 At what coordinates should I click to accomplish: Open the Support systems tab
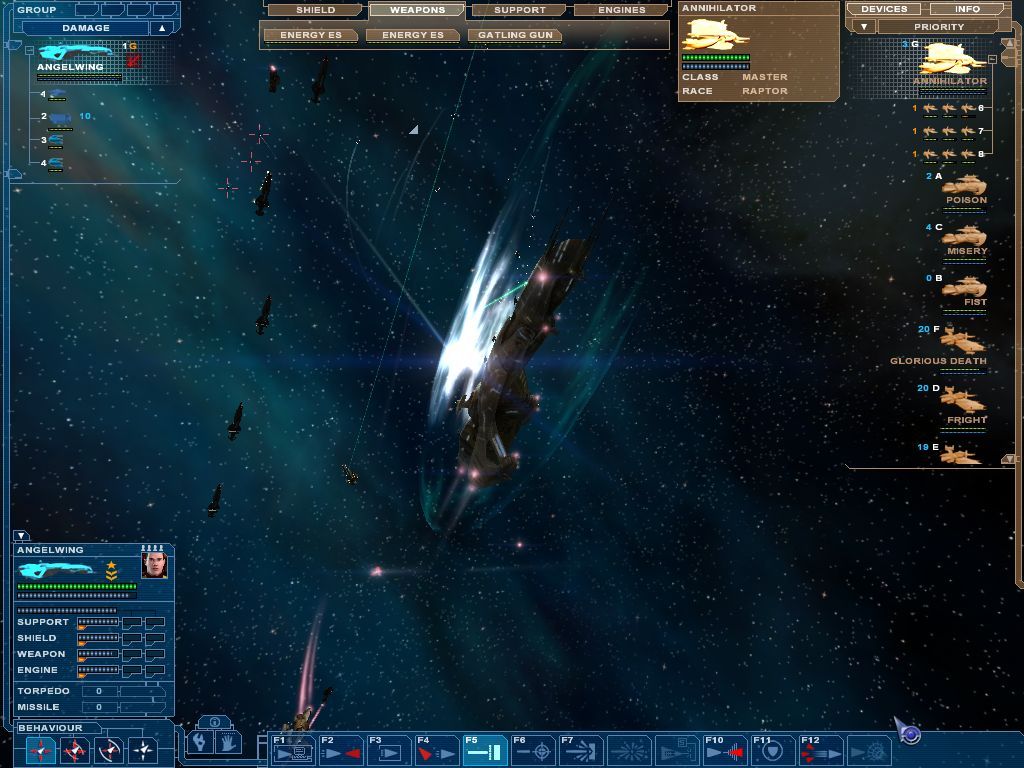coord(520,10)
